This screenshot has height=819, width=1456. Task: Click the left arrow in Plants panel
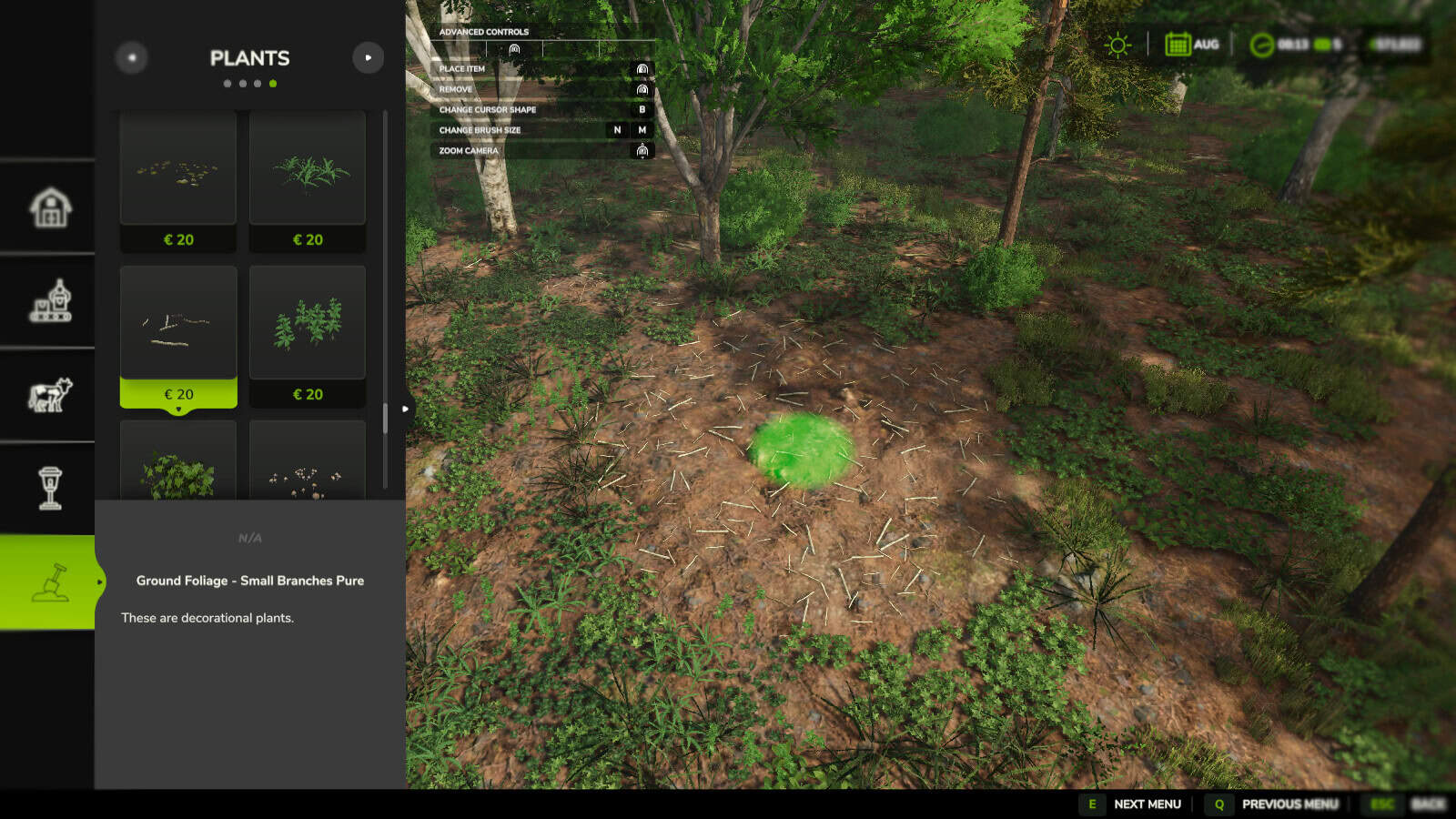(131, 57)
